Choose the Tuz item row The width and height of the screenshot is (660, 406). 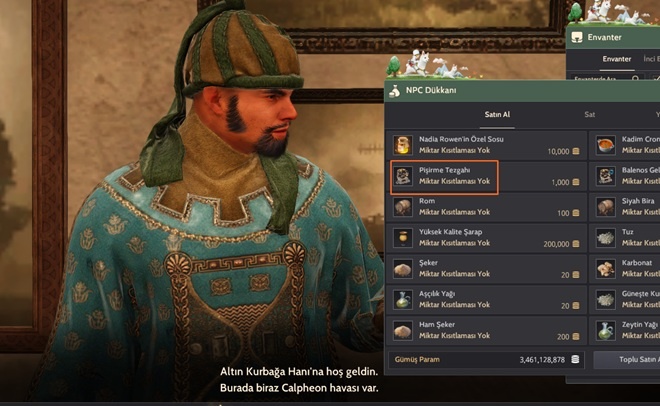click(628, 238)
